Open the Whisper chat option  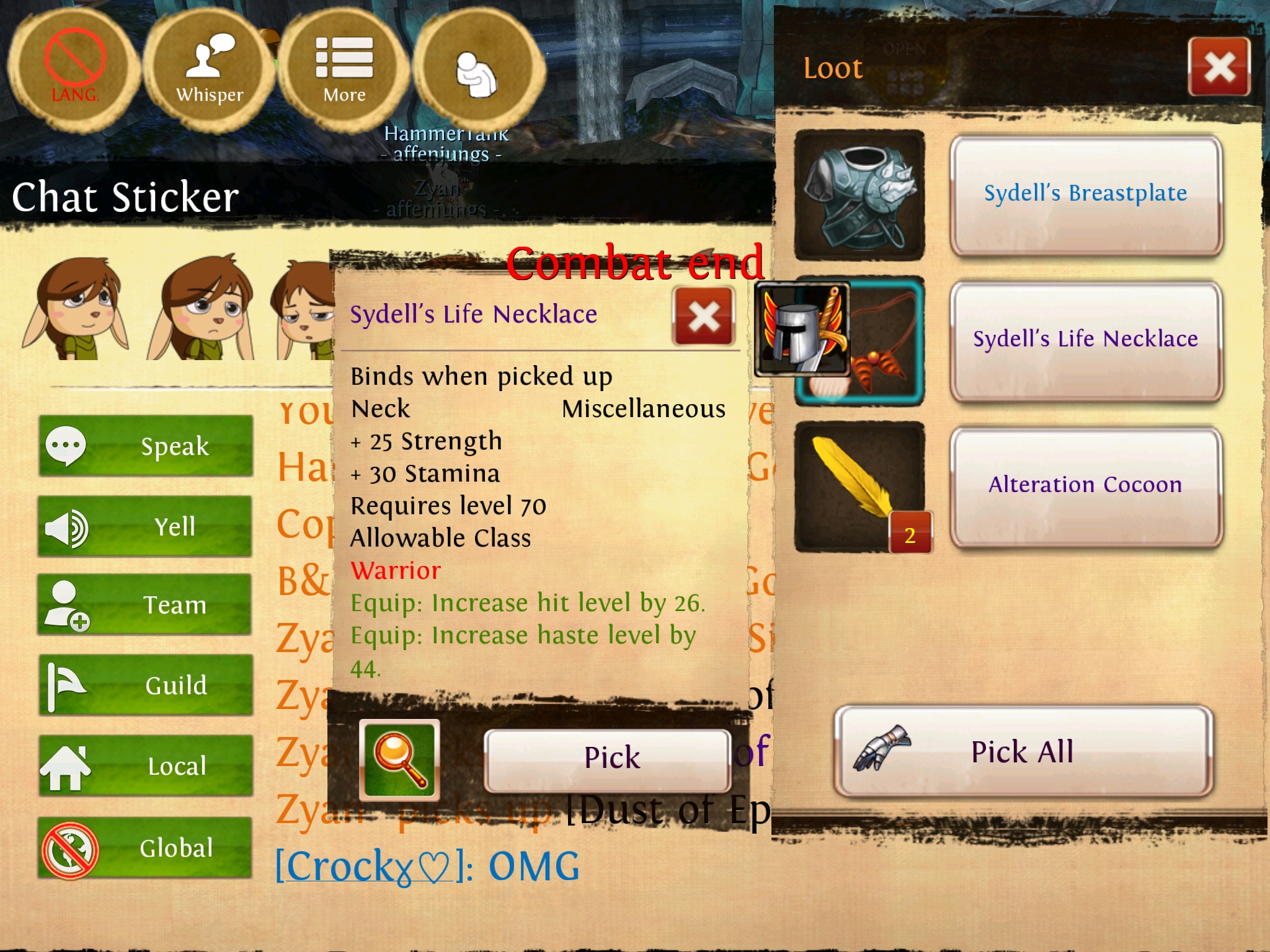click(x=210, y=69)
